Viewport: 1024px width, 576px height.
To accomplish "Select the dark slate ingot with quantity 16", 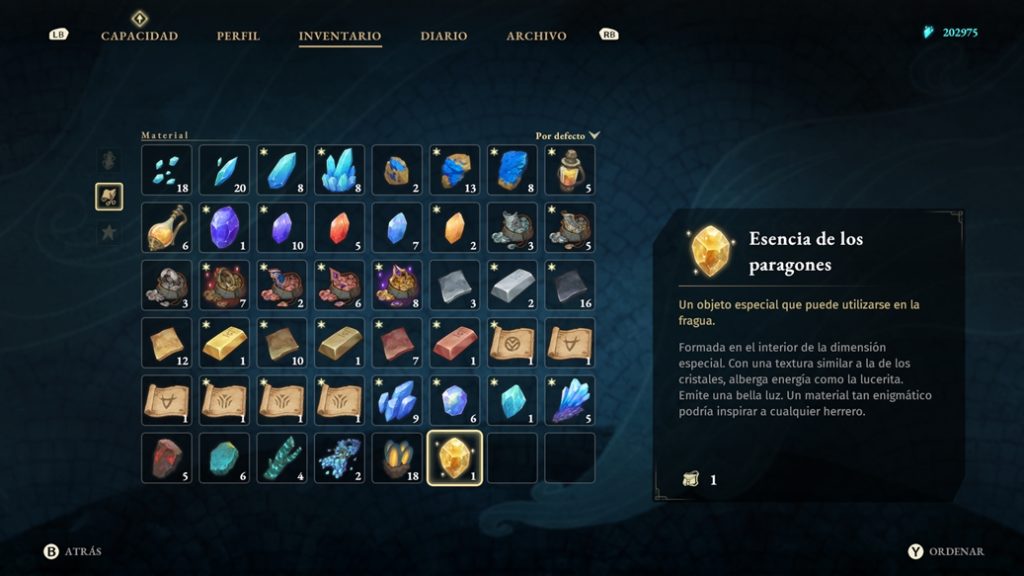I will [x=570, y=285].
